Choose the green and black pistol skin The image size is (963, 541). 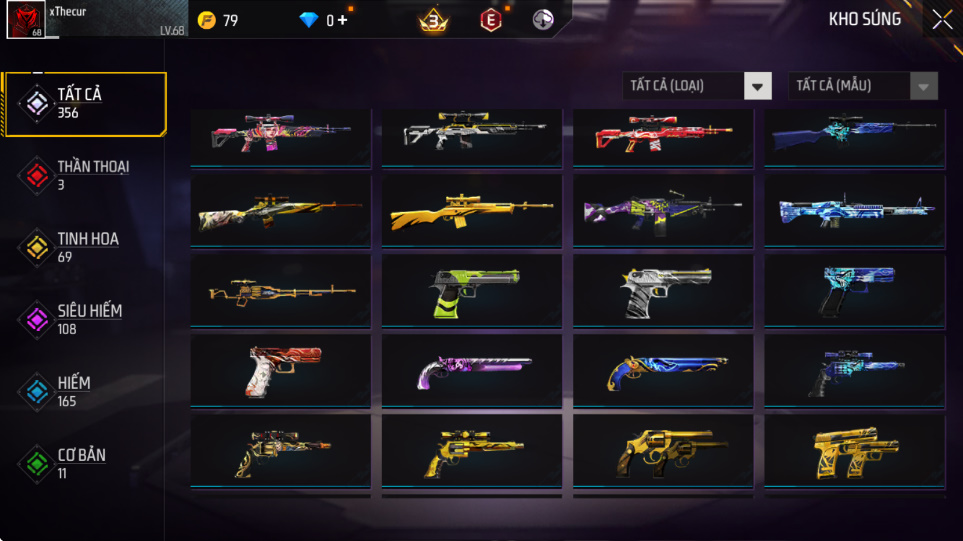coord(471,290)
